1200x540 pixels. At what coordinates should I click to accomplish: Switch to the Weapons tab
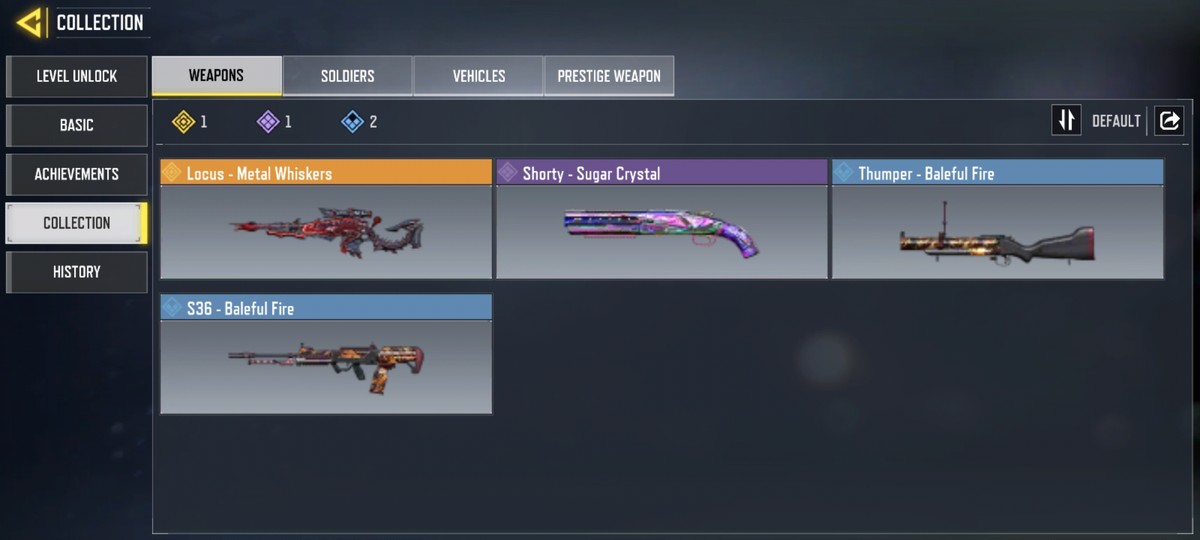click(x=217, y=76)
